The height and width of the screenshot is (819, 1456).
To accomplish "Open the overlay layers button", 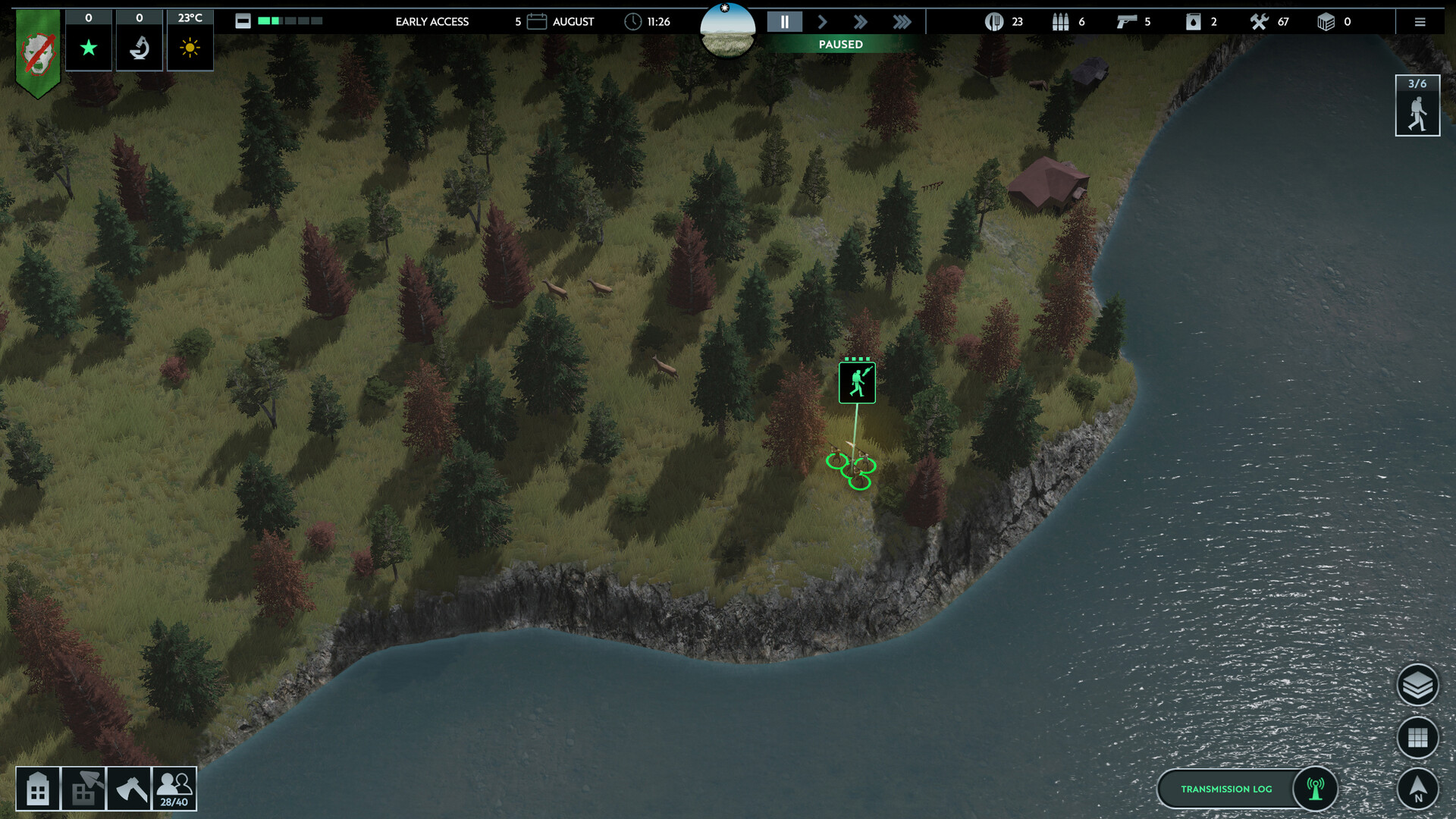I will (1417, 686).
